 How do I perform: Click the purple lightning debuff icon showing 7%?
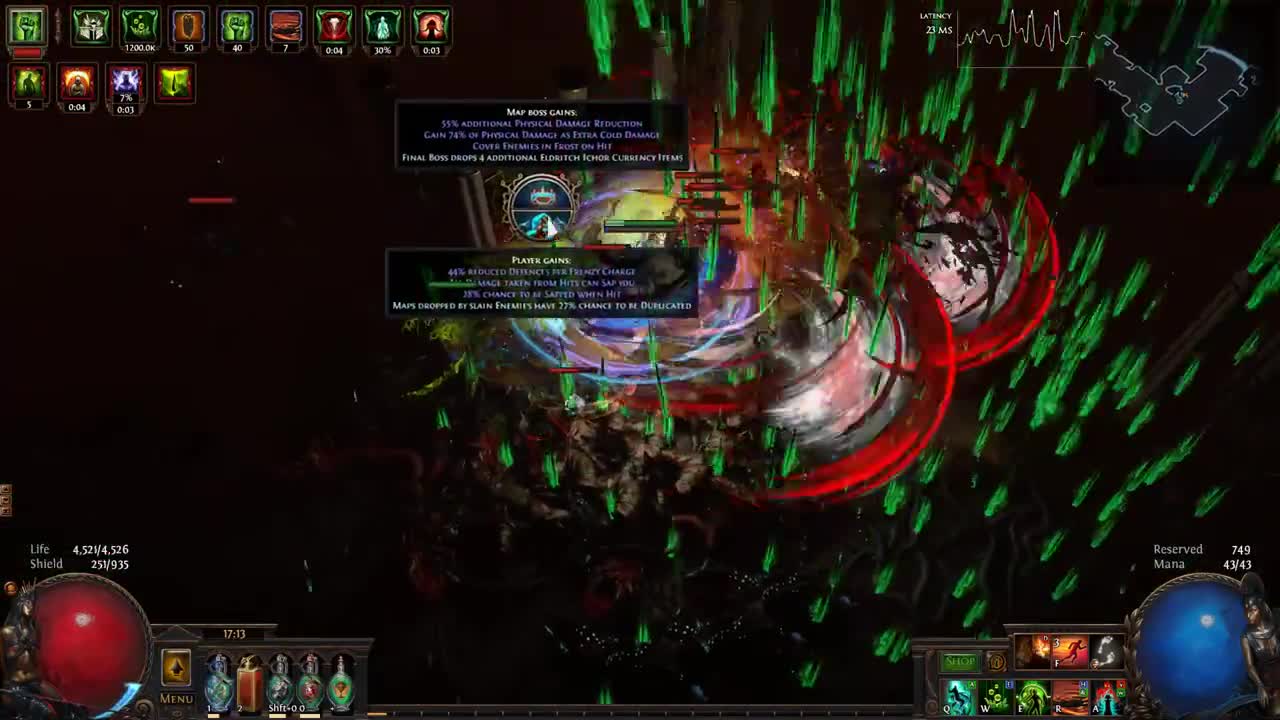(125, 84)
